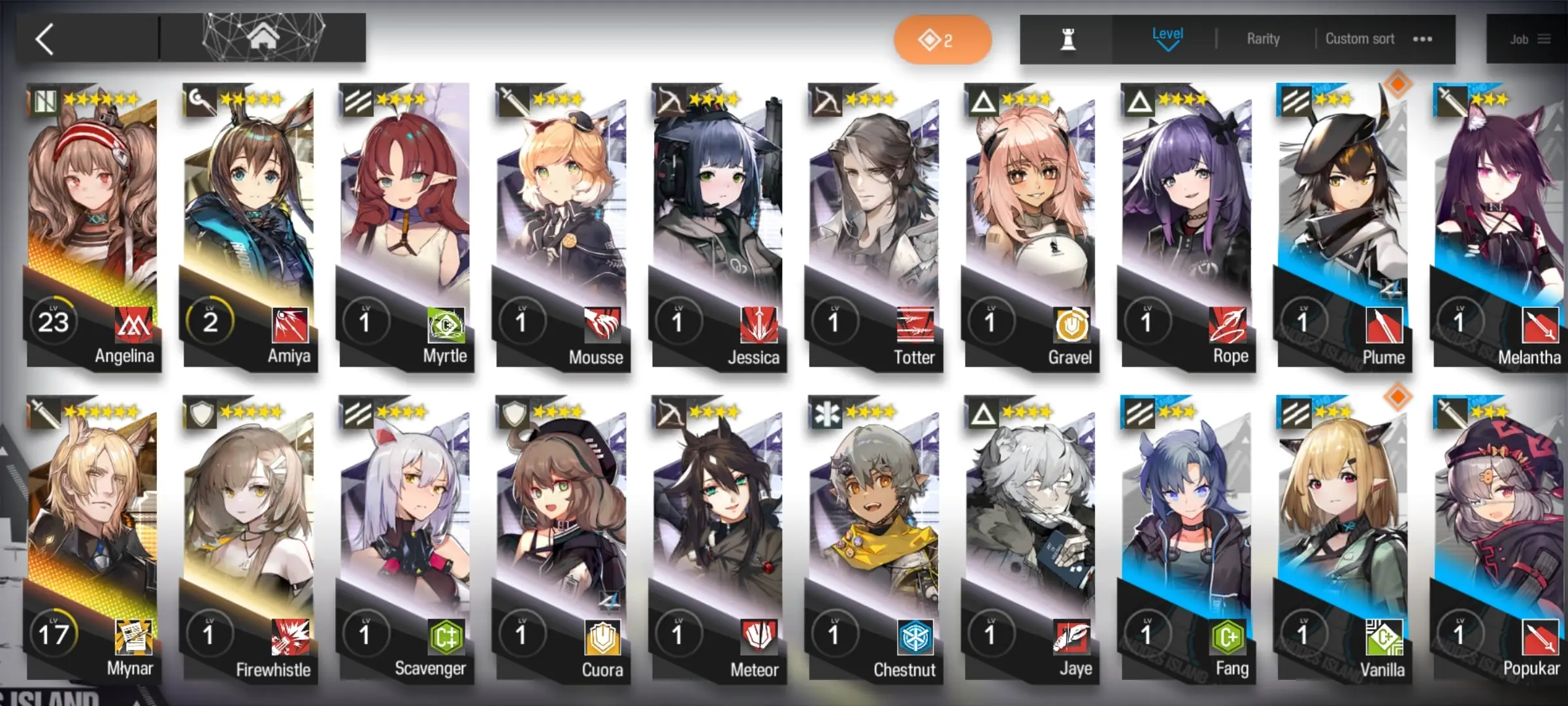The height and width of the screenshot is (706, 1568).
Task: Click the orange badge showing 2
Action: click(x=942, y=40)
